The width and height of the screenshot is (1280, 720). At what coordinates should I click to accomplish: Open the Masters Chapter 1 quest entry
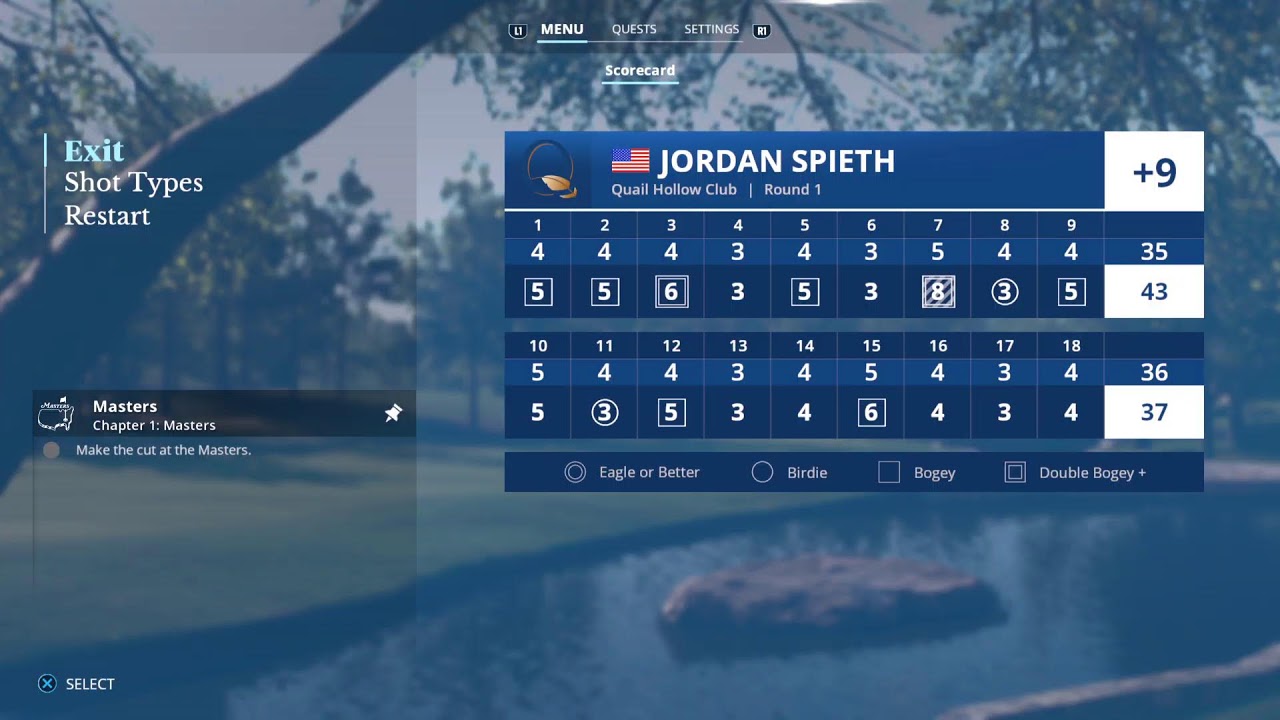pos(200,414)
